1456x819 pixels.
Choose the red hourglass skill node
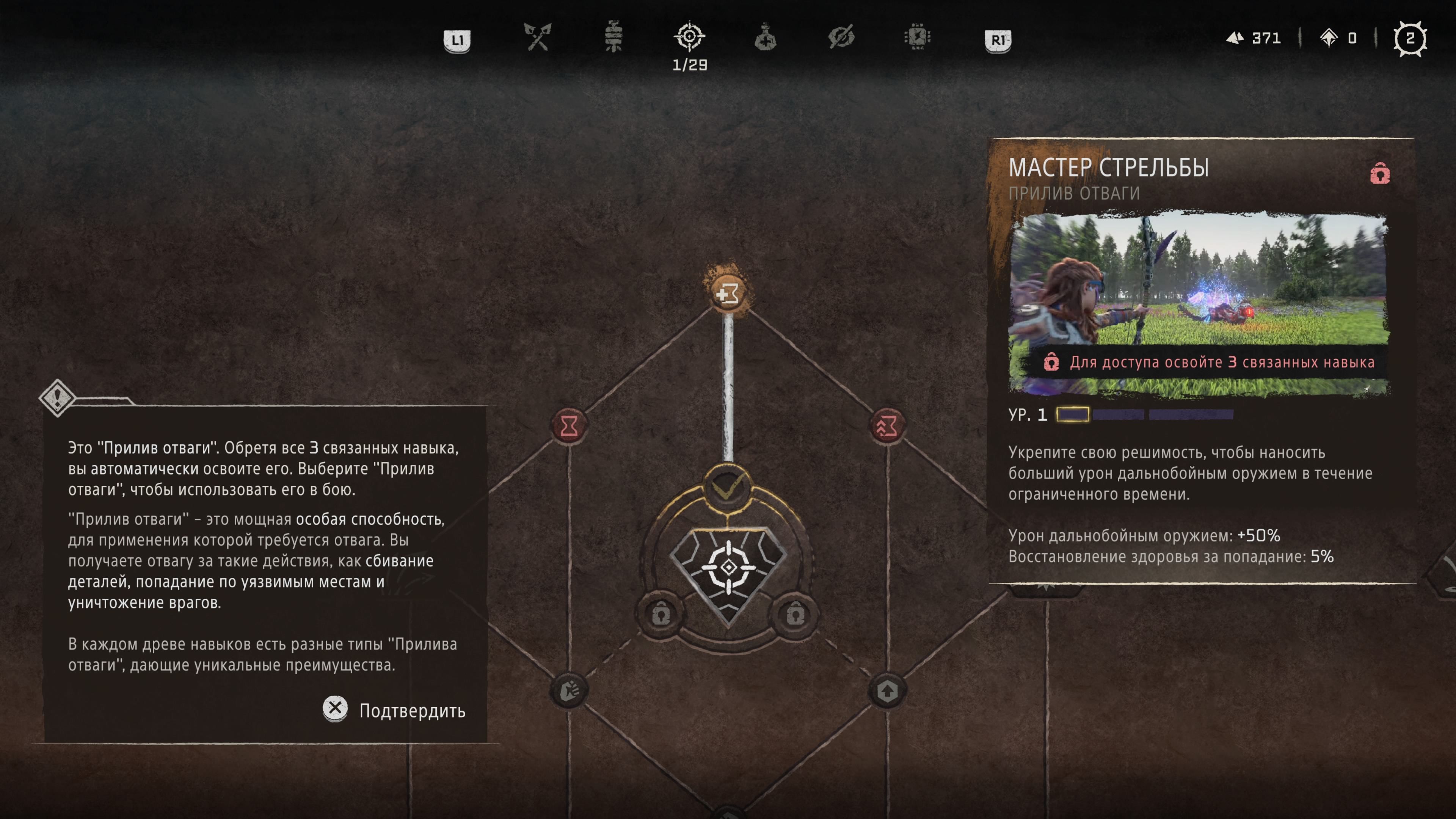click(569, 425)
